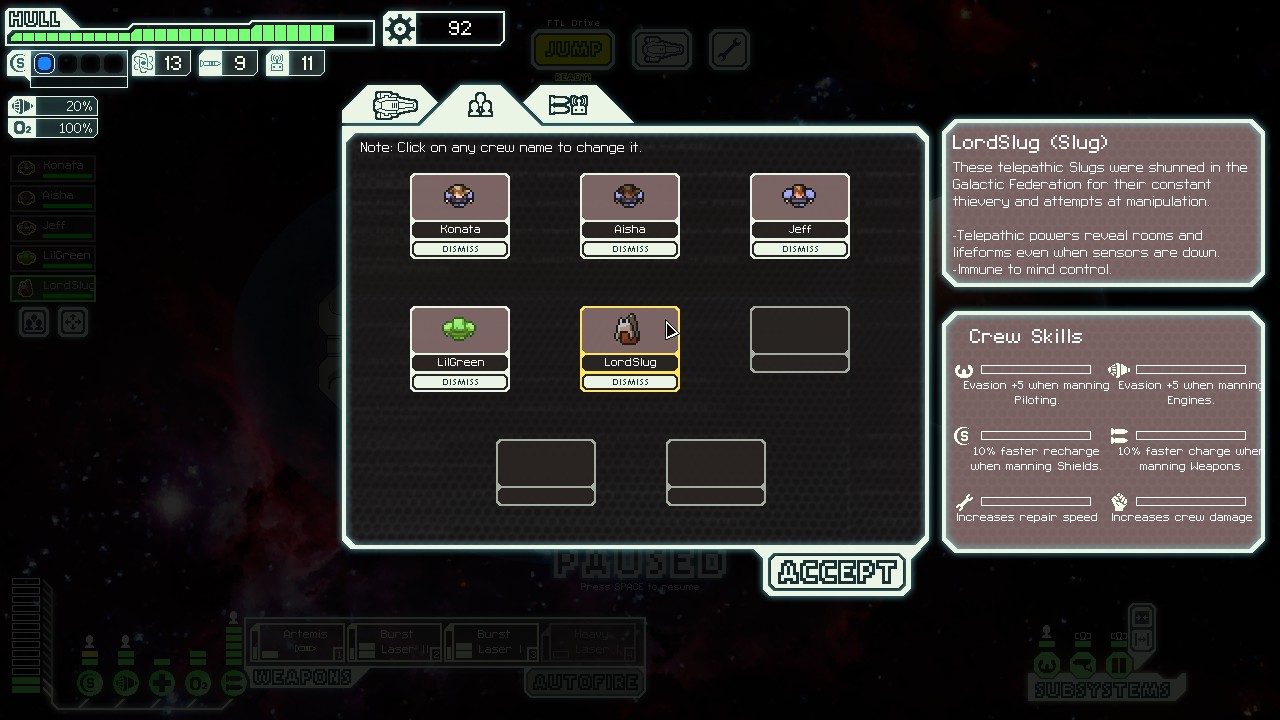
Task: Dismiss crew member Jeff
Action: [x=800, y=249]
